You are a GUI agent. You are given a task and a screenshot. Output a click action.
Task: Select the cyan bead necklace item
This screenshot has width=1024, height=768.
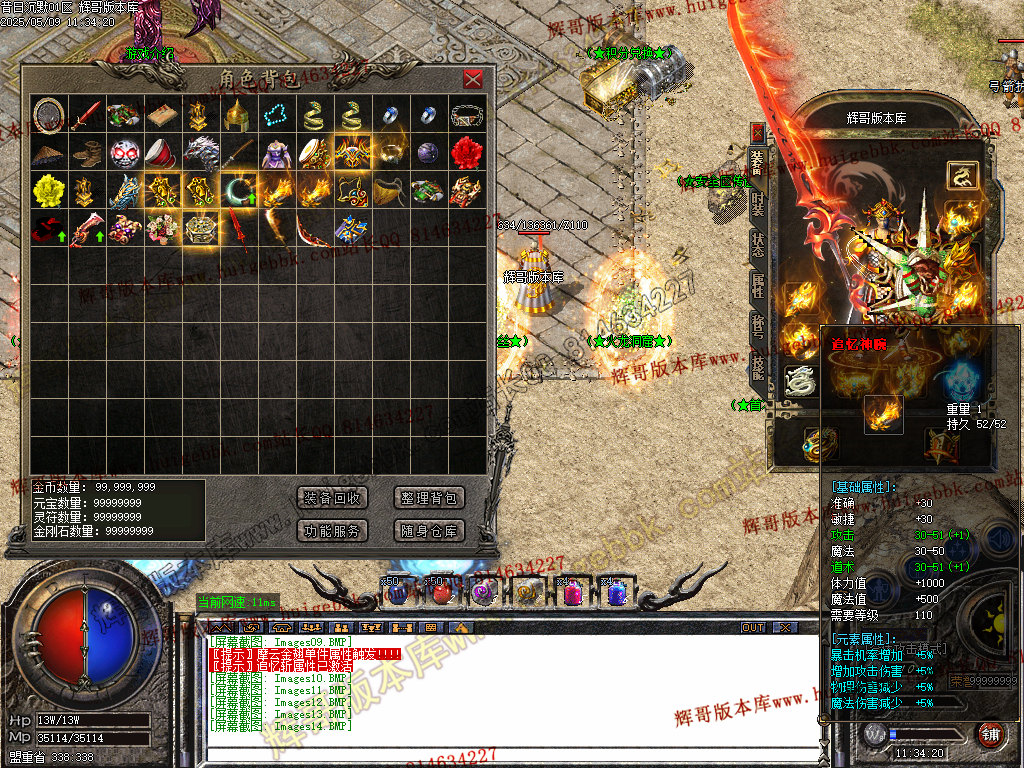pyautogui.click(x=276, y=115)
